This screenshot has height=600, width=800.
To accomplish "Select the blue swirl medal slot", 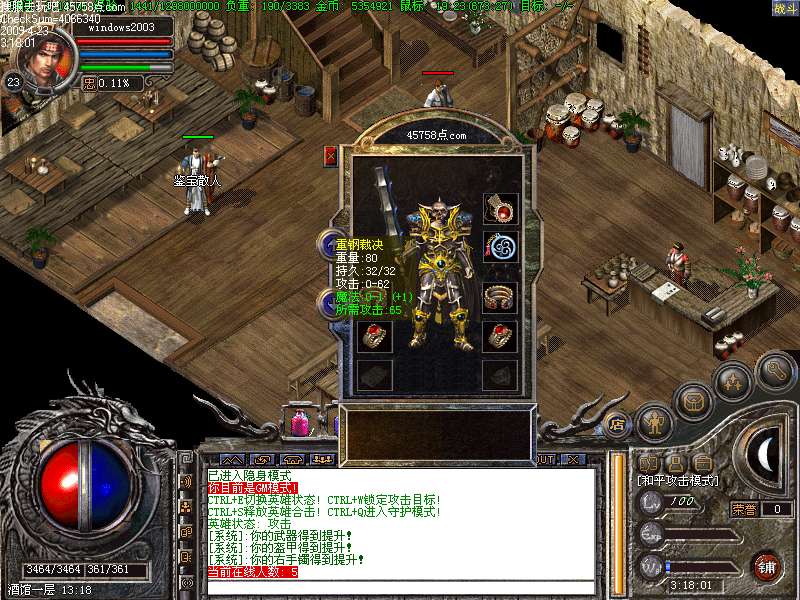I will [x=500, y=246].
